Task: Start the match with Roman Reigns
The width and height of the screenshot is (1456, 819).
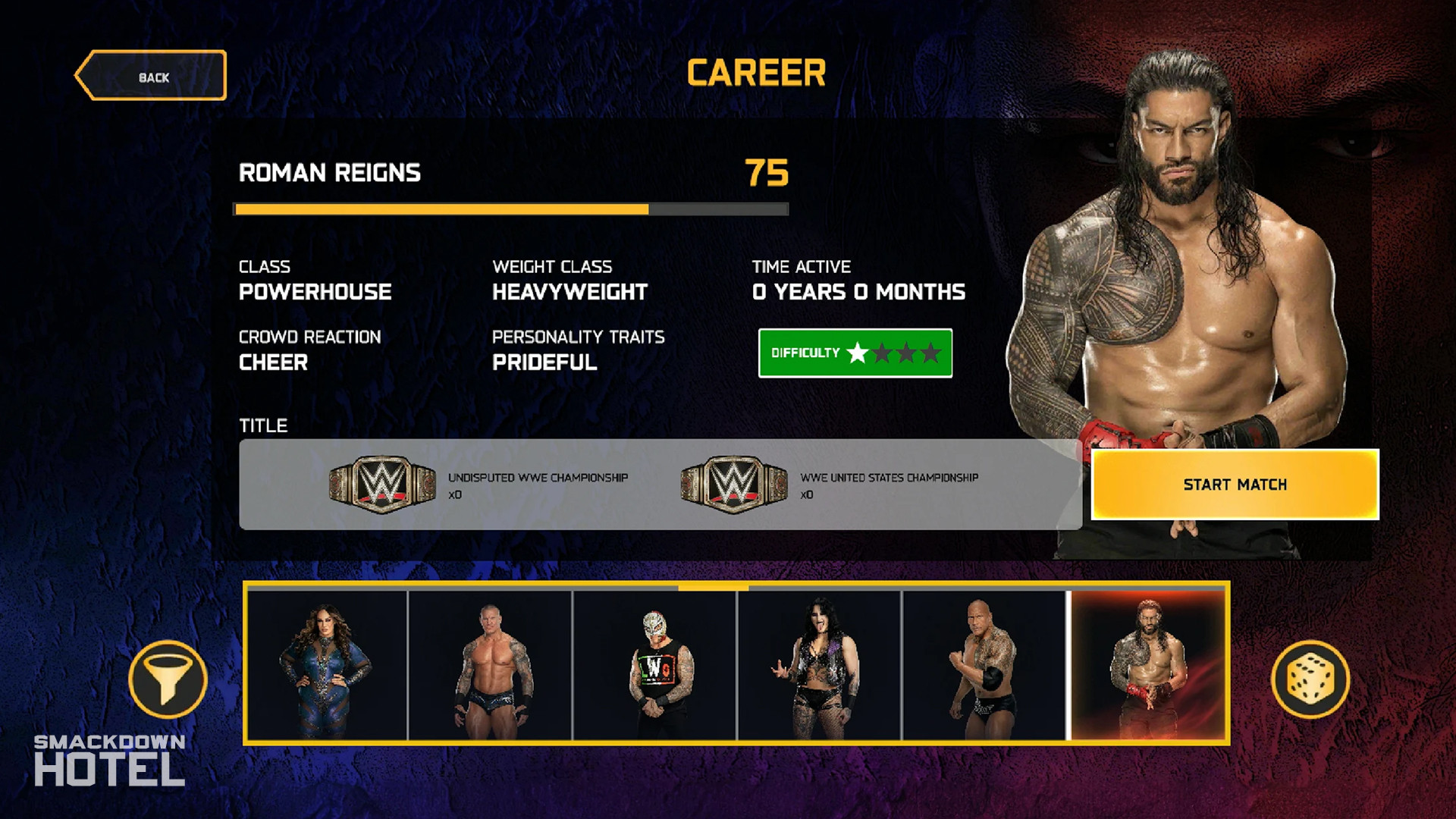Action: click(x=1235, y=485)
